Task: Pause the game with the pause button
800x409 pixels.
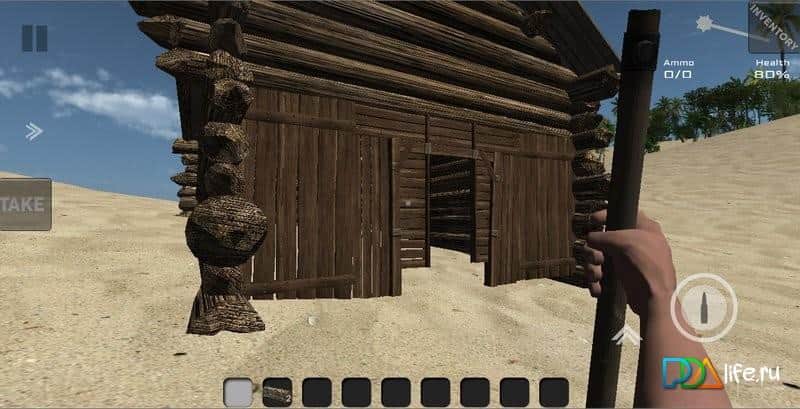Action: pyautogui.click(x=34, y=38)
